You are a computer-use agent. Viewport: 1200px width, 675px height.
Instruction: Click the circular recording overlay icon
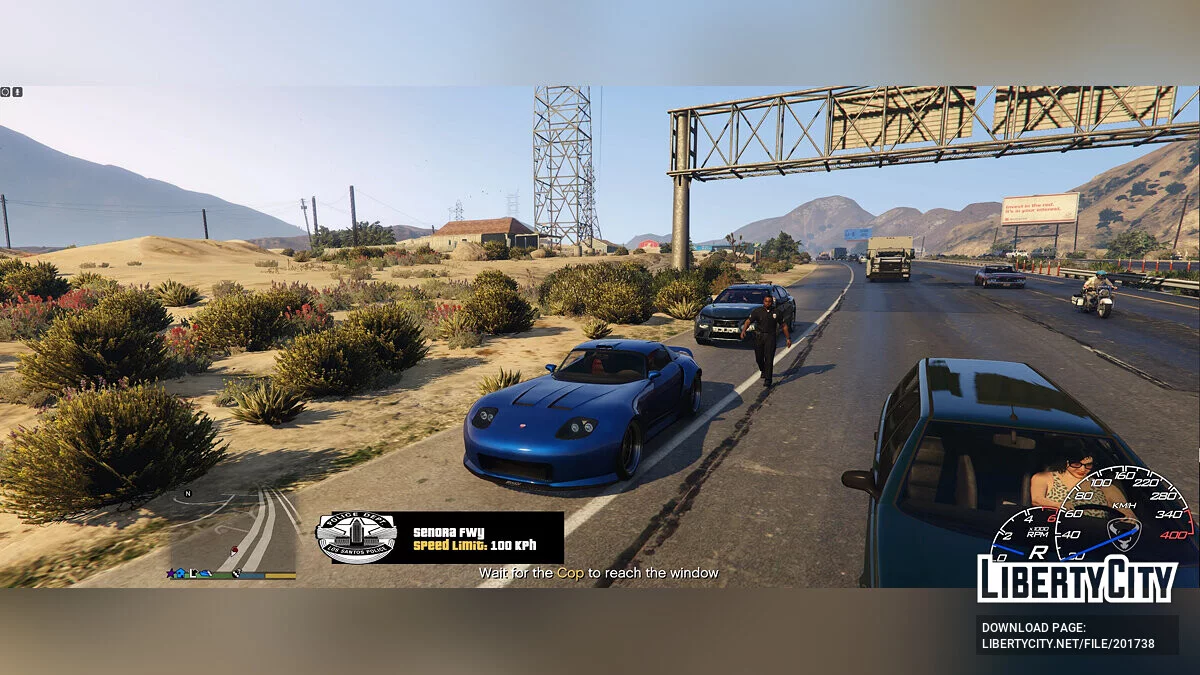click(x=5, y=92)
